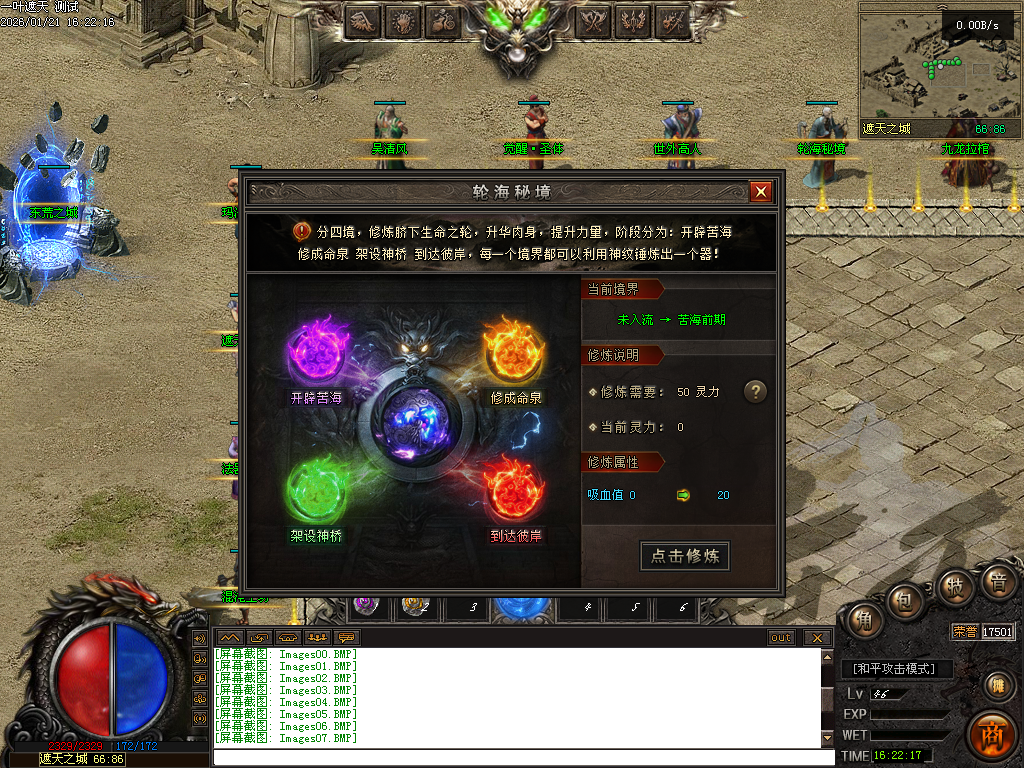Focus the chat text input box
Screen dimensions: 1024x768
click(520, 757)
